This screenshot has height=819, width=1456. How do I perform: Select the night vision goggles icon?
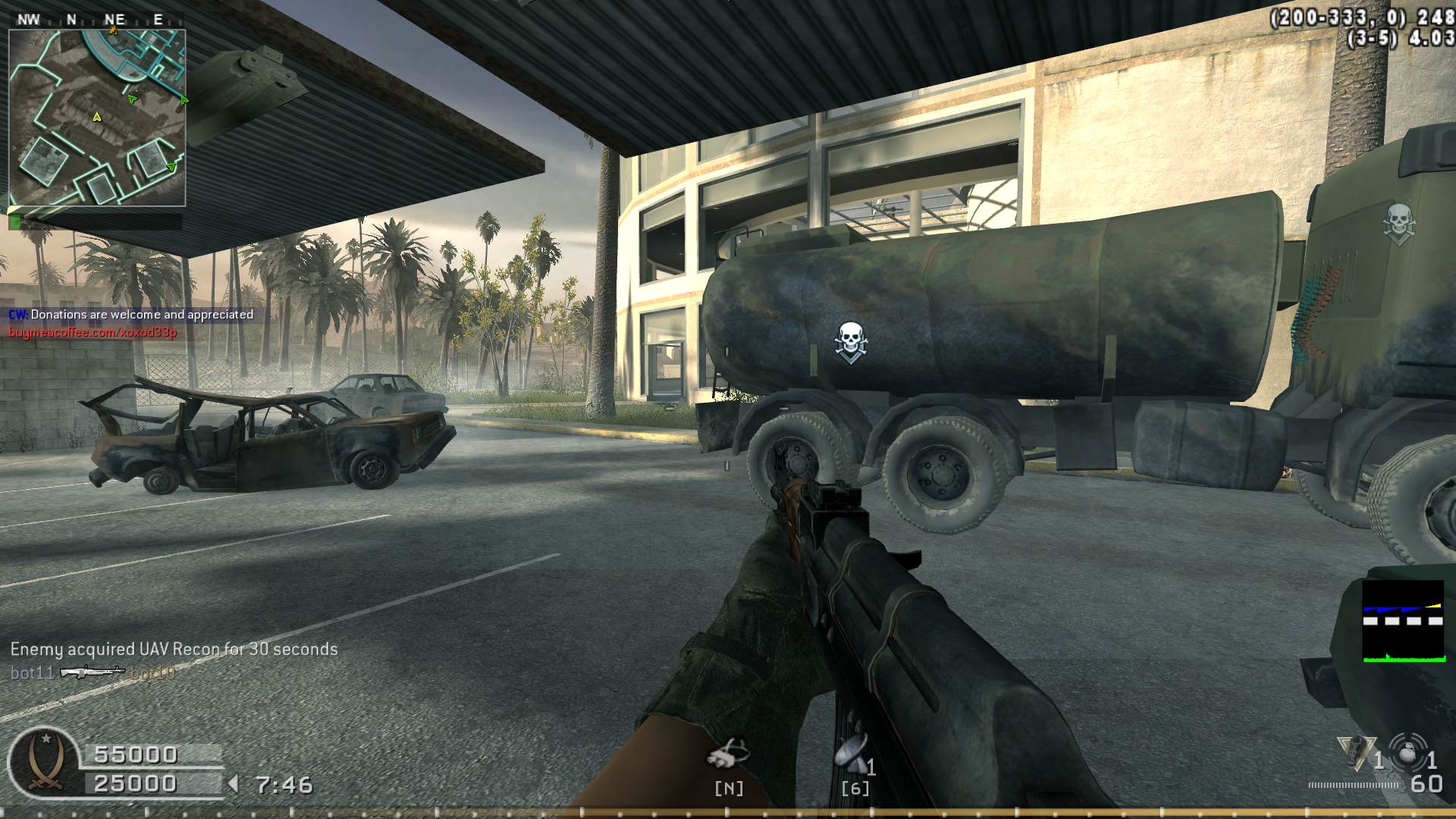click(728, 753)
